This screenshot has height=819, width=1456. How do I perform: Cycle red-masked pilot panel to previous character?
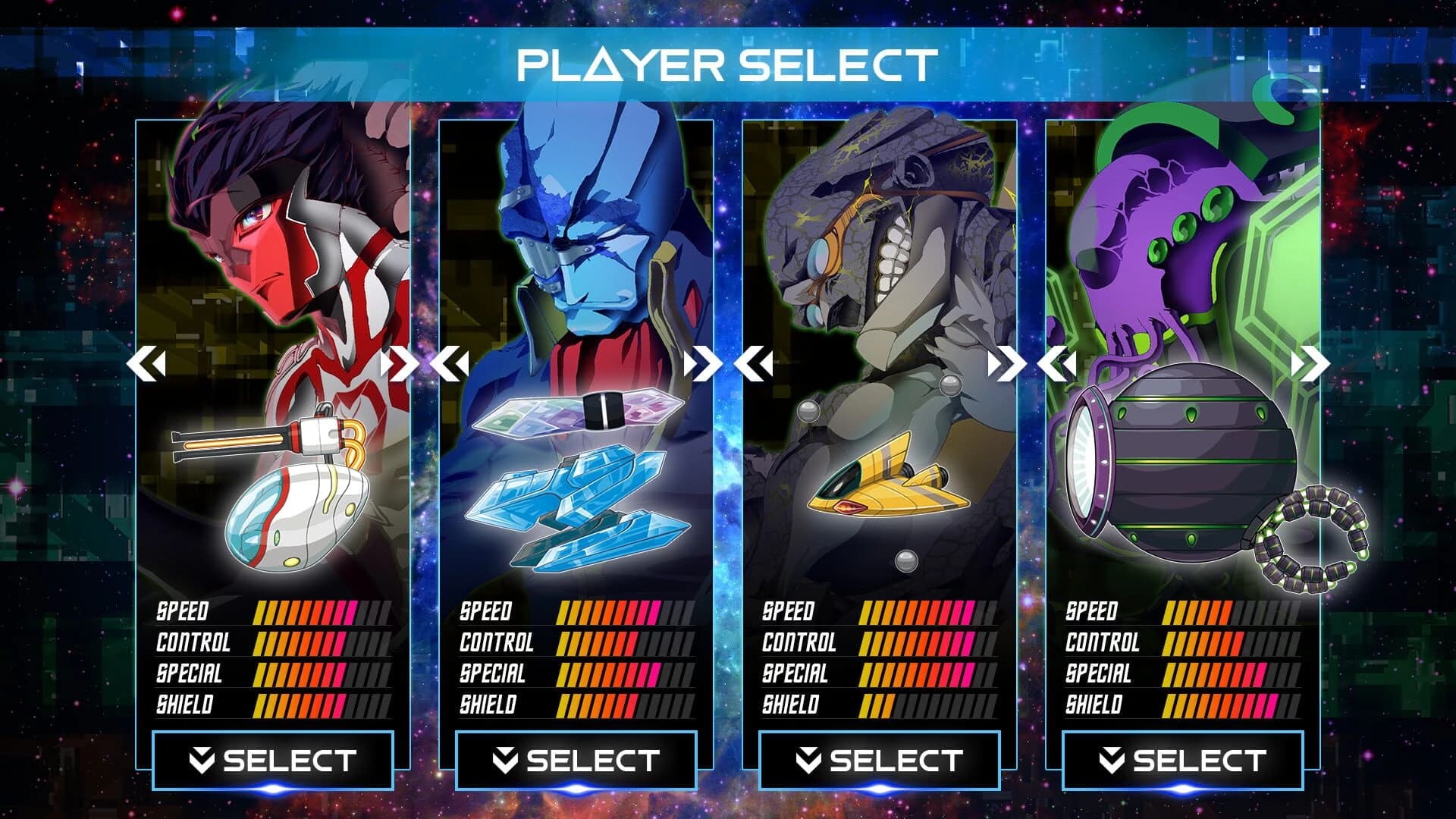pos(146,364)
